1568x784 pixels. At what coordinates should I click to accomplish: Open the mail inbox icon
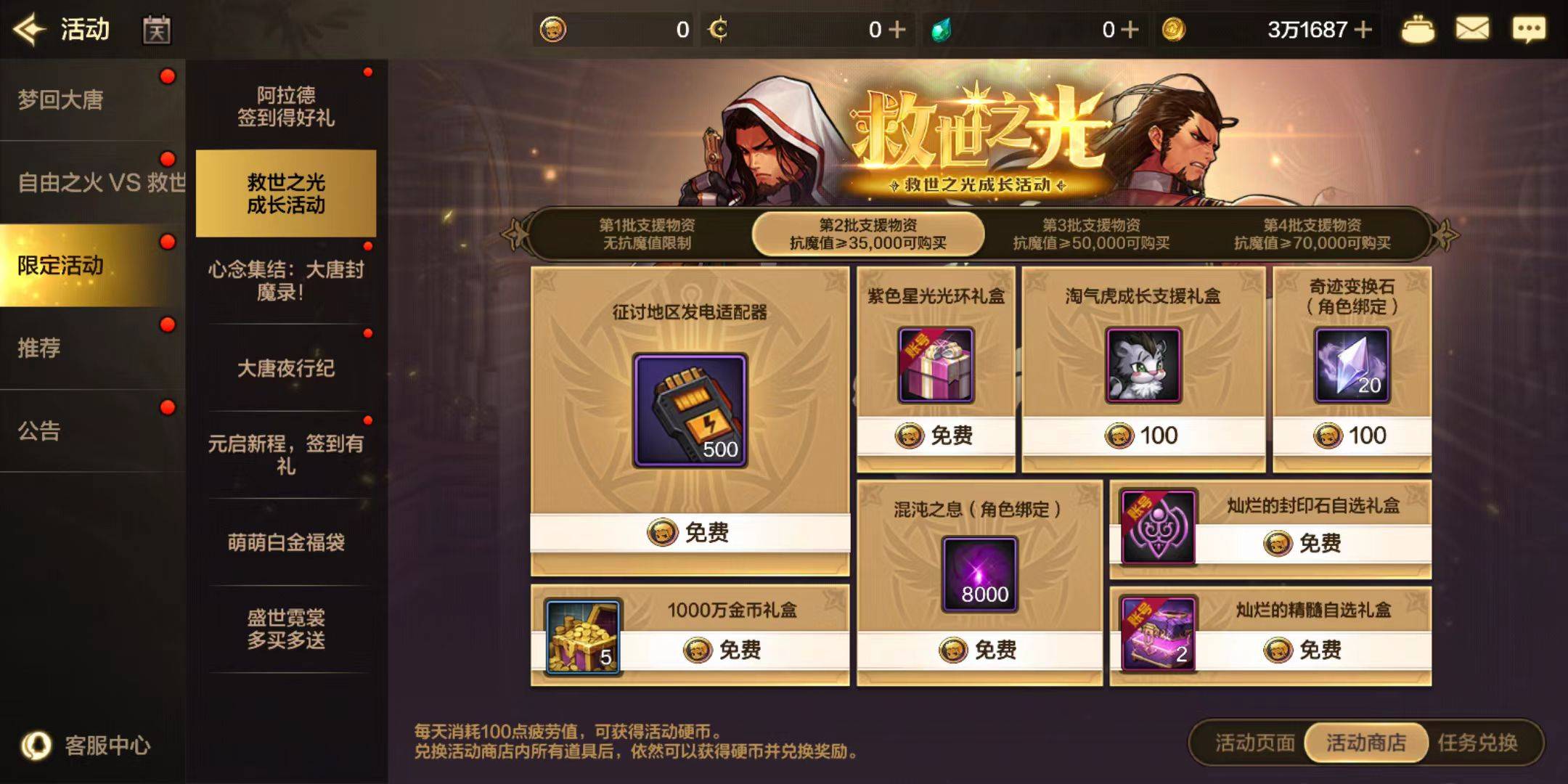click(1472, 29)
